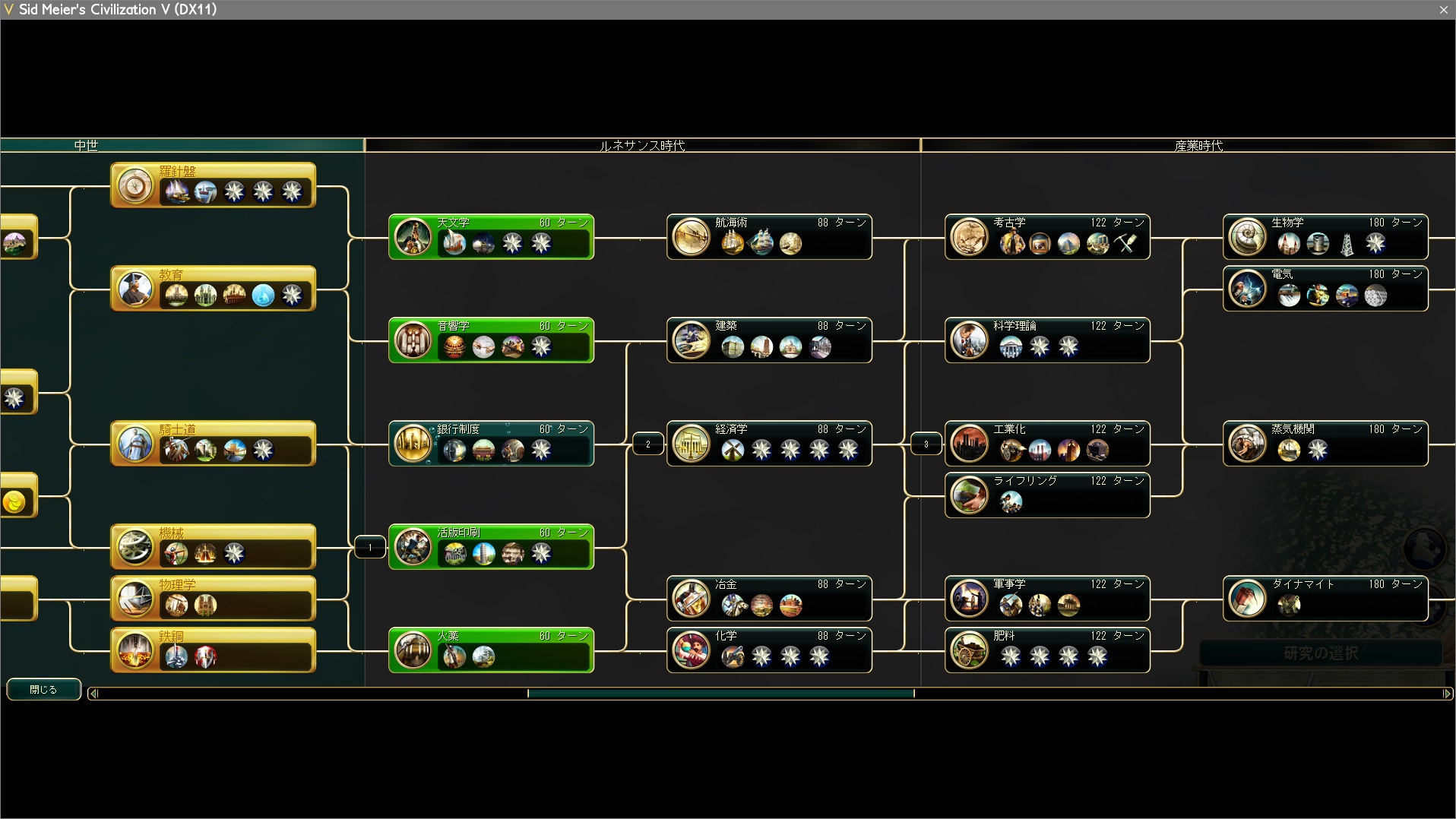Queue the 化学 technology
Image resolution: width=1456 pixels, height=819 pixels.
coord(769,650)
